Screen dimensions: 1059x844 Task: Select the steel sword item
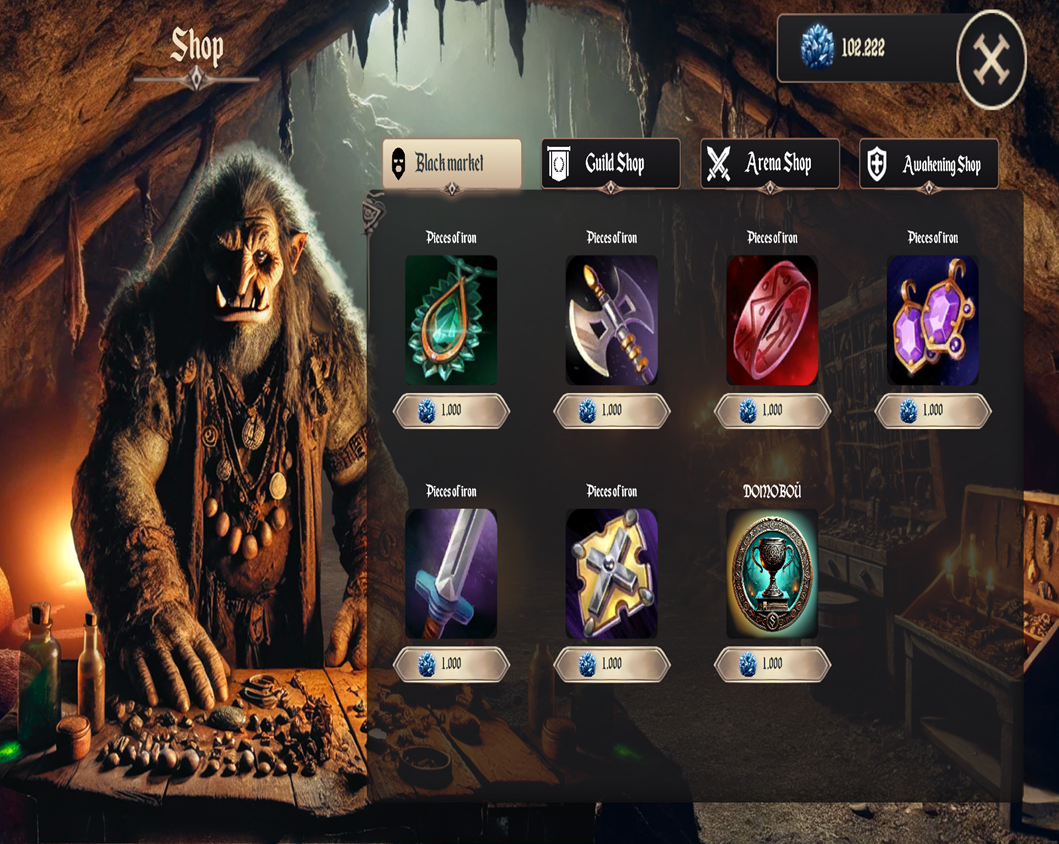(x=451, y=574)
